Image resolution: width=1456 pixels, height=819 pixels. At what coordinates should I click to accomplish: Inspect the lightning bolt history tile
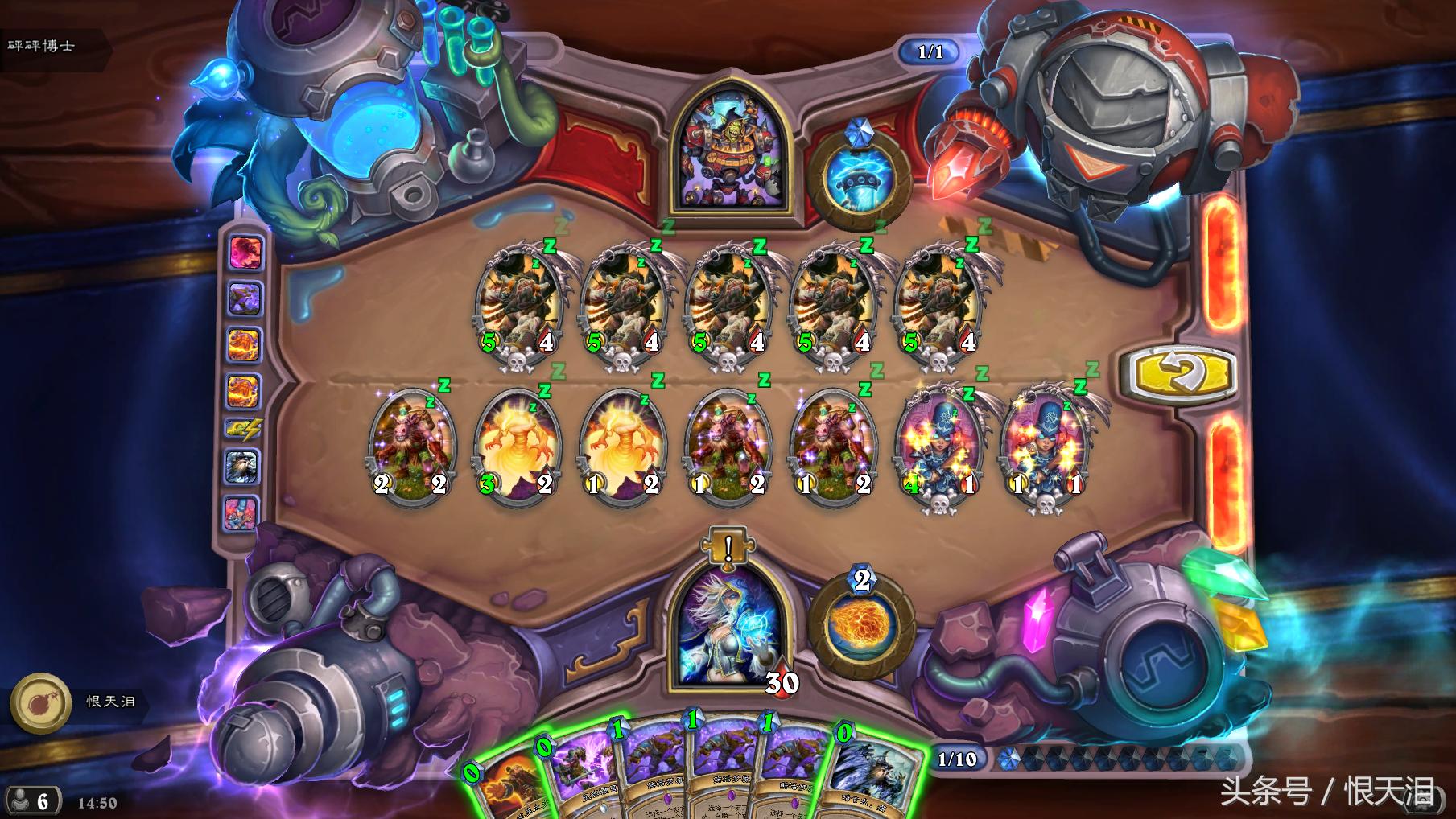[243, 430]
